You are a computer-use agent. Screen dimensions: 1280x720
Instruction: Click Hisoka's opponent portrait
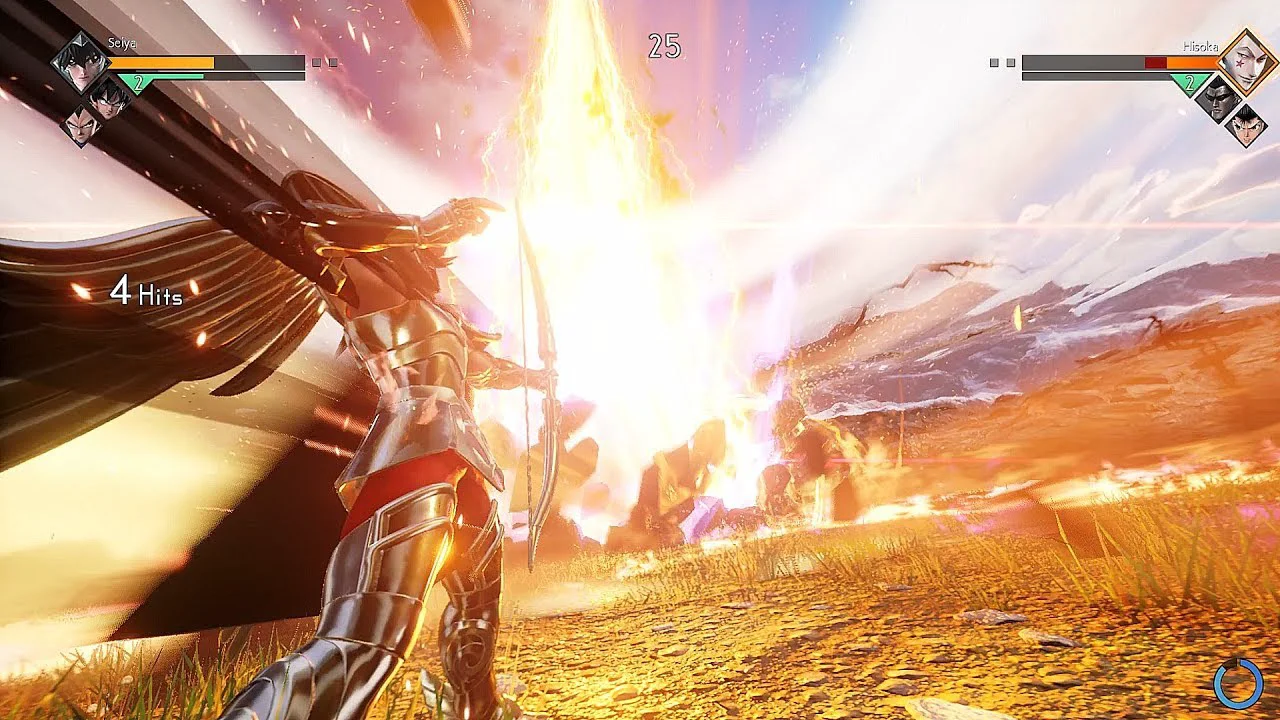coord(1243,62)
